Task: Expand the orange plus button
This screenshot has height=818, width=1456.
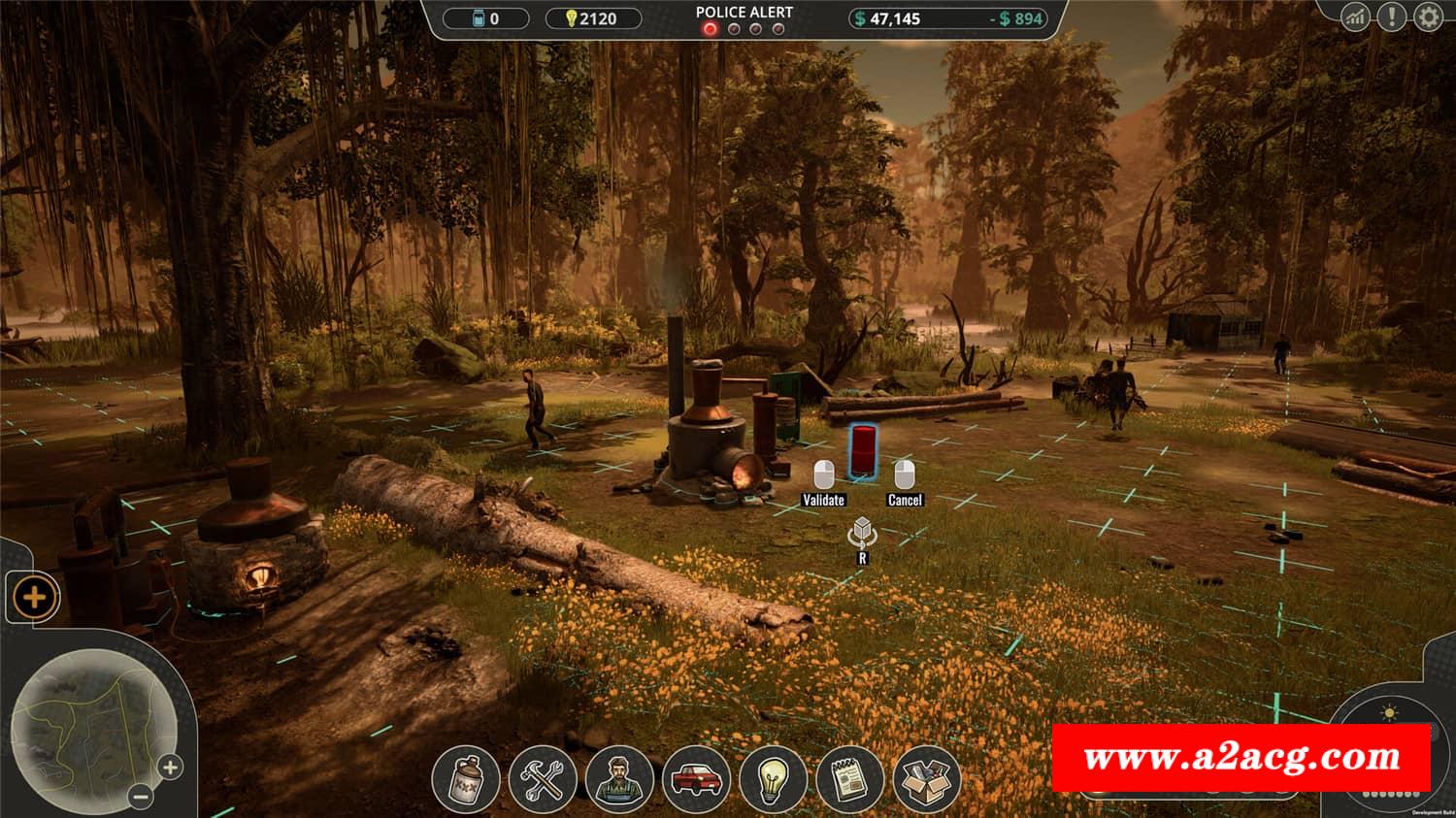Action: 34,596
